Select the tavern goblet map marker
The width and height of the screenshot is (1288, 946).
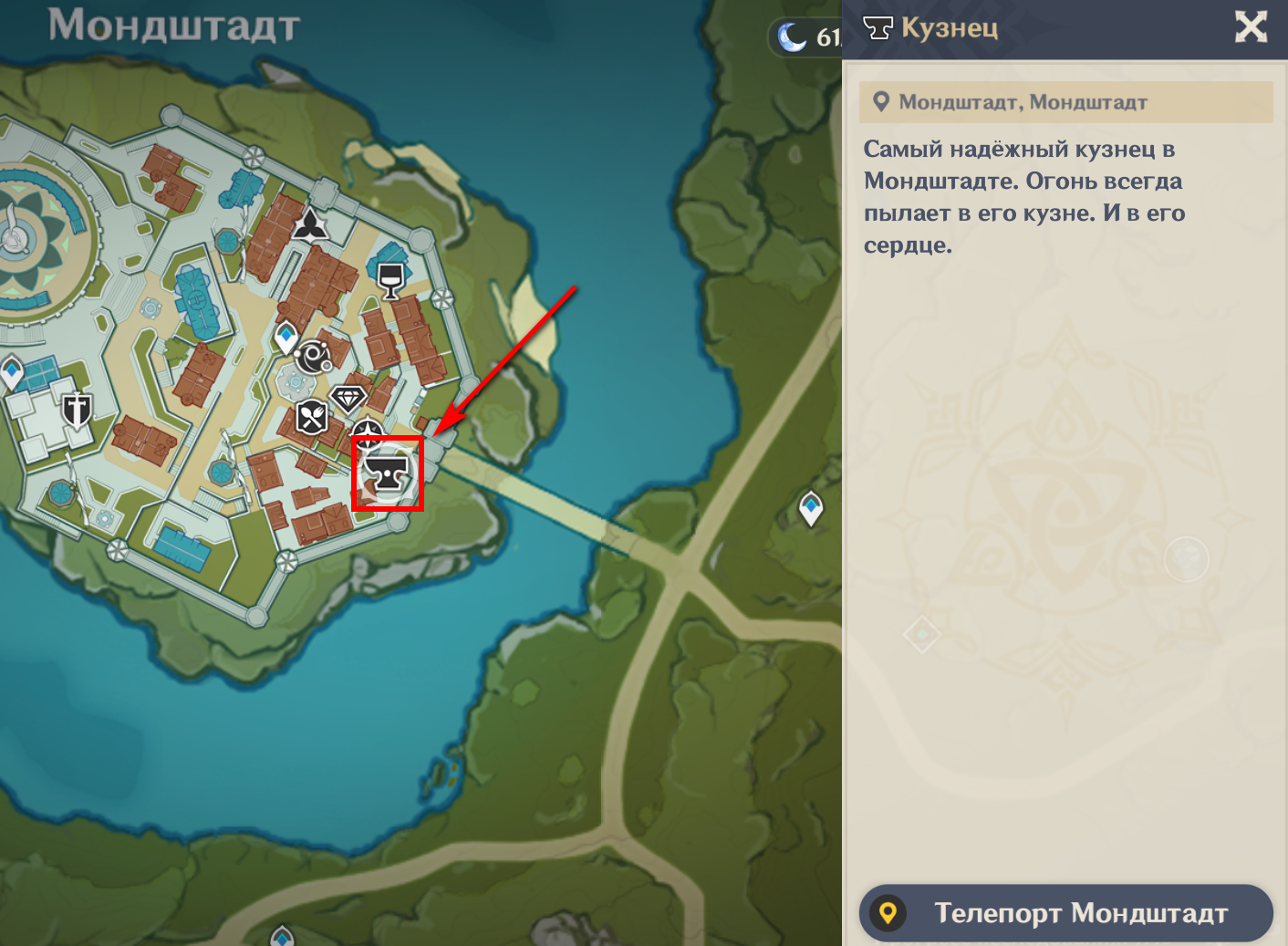(390, 279)
